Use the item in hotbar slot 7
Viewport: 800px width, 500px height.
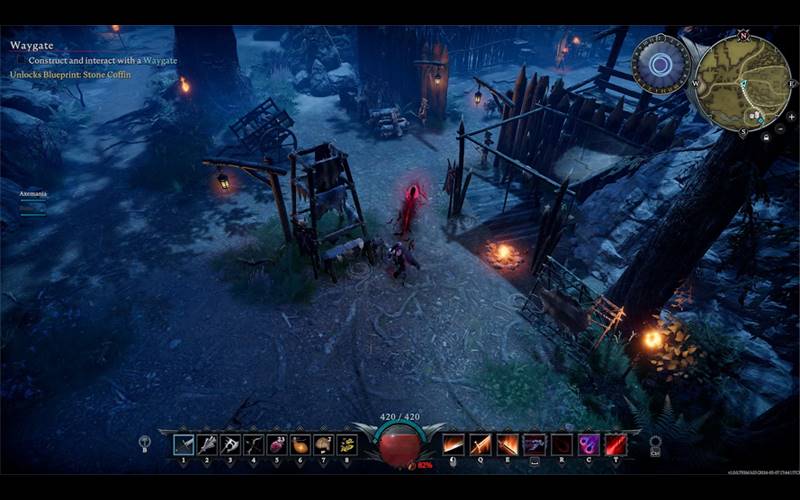click(323, 445)
